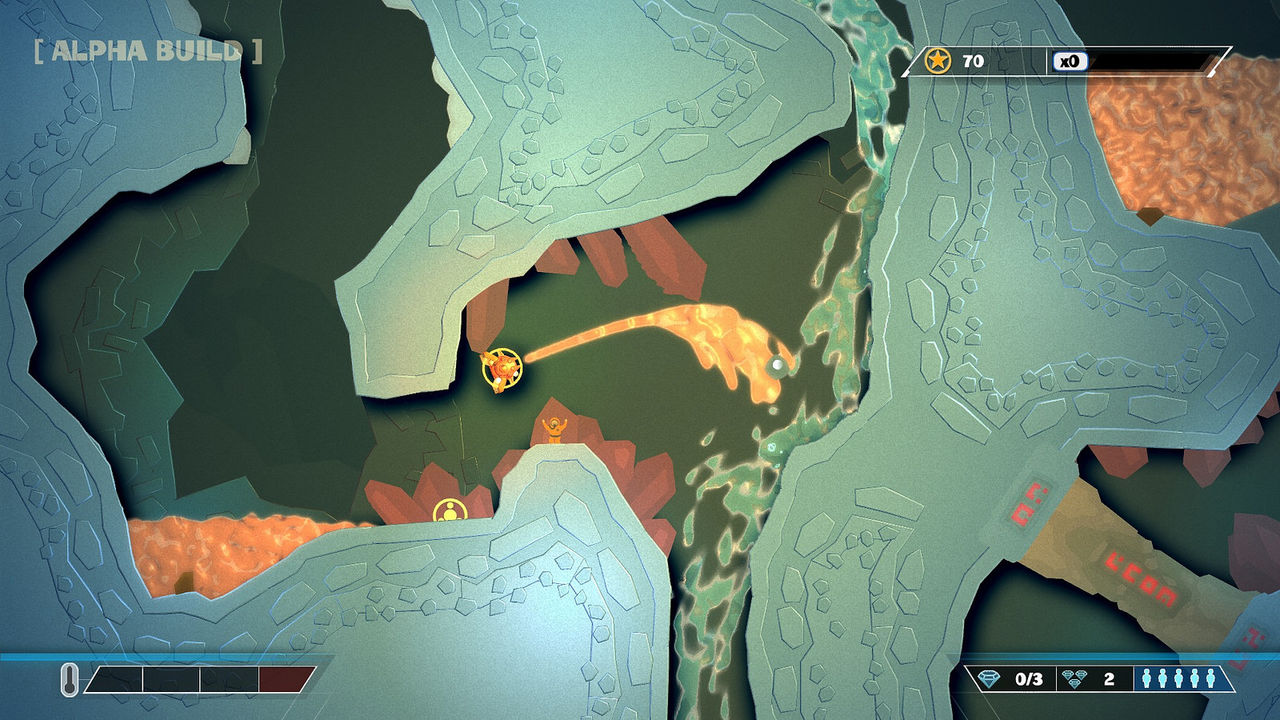This screenshot has height=720, width=1280.
Task: Select the first survivor figure icon
Action: click(1147, 678)
